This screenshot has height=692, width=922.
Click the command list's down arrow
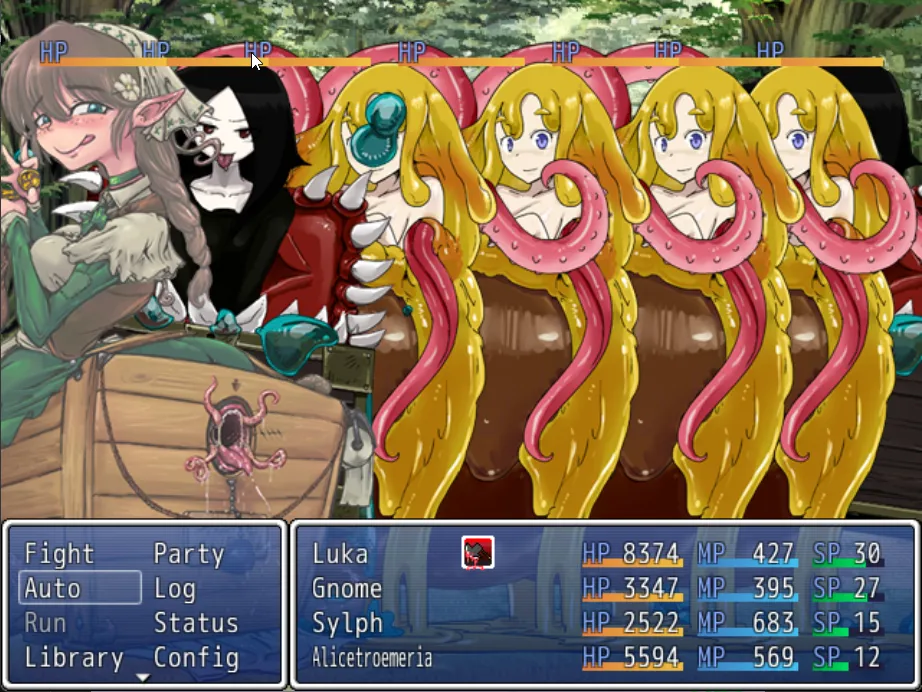coord(143,677)
